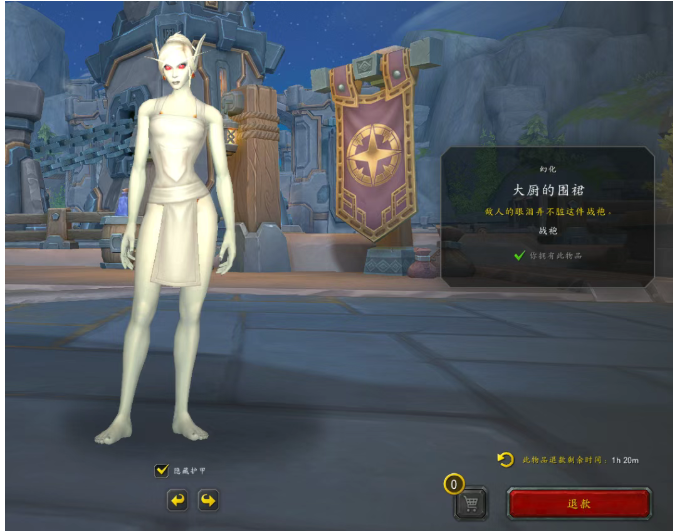The height and width of the screenshot is (531, 673).
Task: Click the red 退款 refund button
Action: tap(579, 503)
